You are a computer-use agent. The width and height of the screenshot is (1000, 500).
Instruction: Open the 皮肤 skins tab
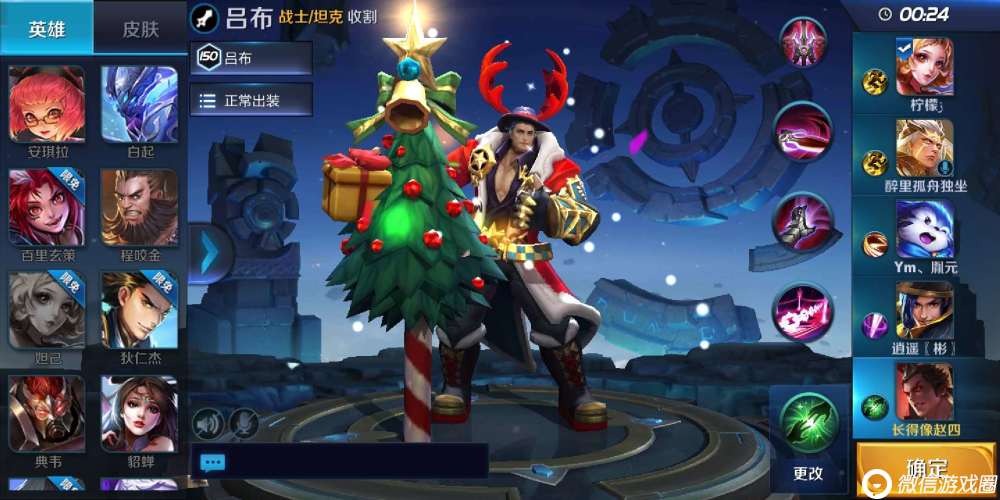pos(141,28)
